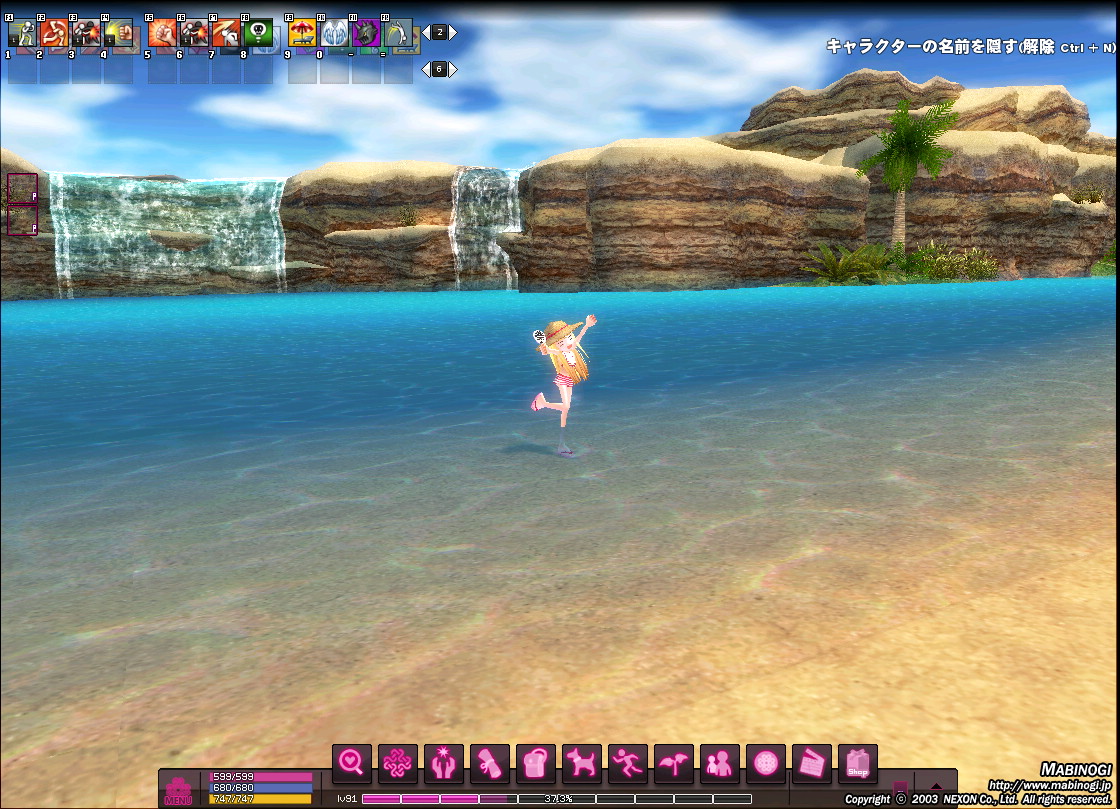Use the F8 skull on green skill

pyautogui.click(x=257, y=34)
